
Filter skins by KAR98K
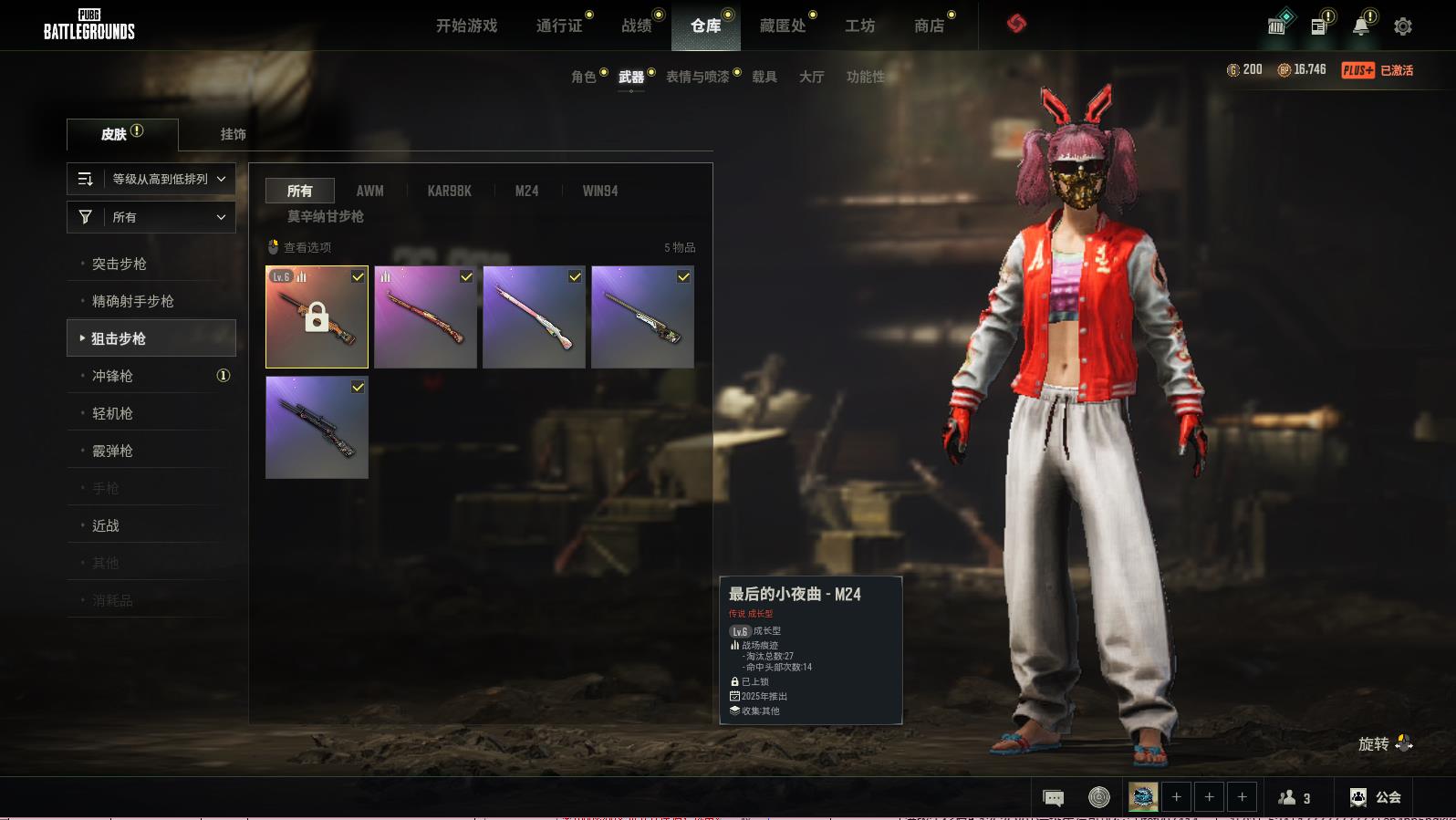coord(449,191)
